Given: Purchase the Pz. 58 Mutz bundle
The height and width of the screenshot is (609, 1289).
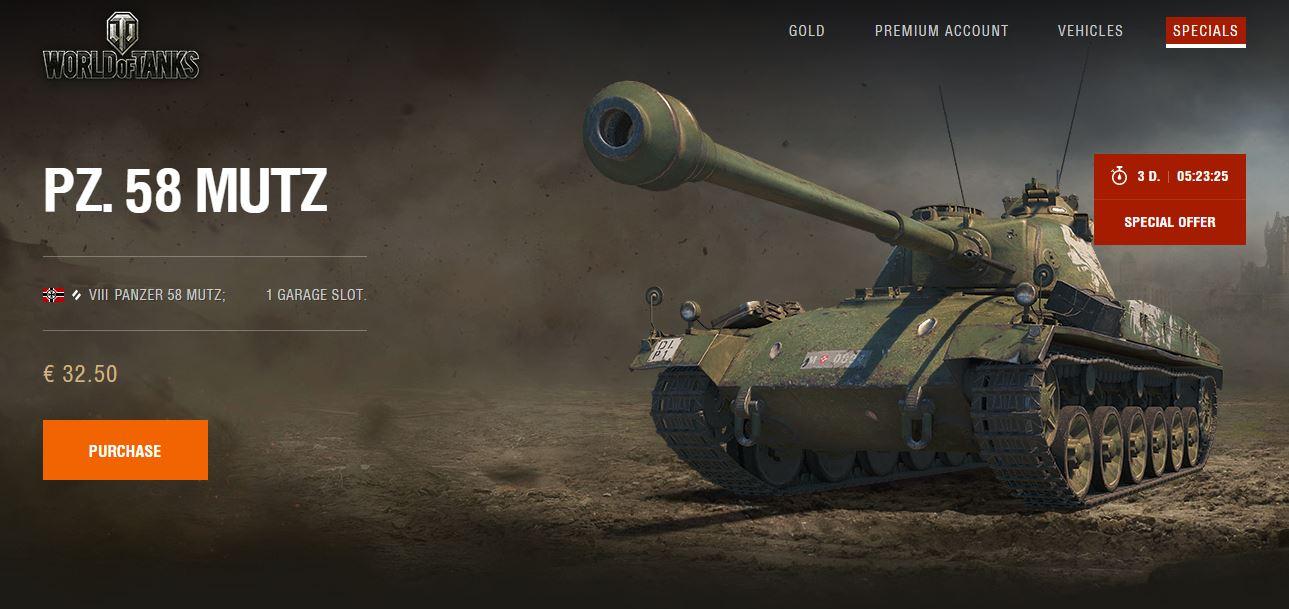Looking at the screenshot, I should [x=125, y=450].
